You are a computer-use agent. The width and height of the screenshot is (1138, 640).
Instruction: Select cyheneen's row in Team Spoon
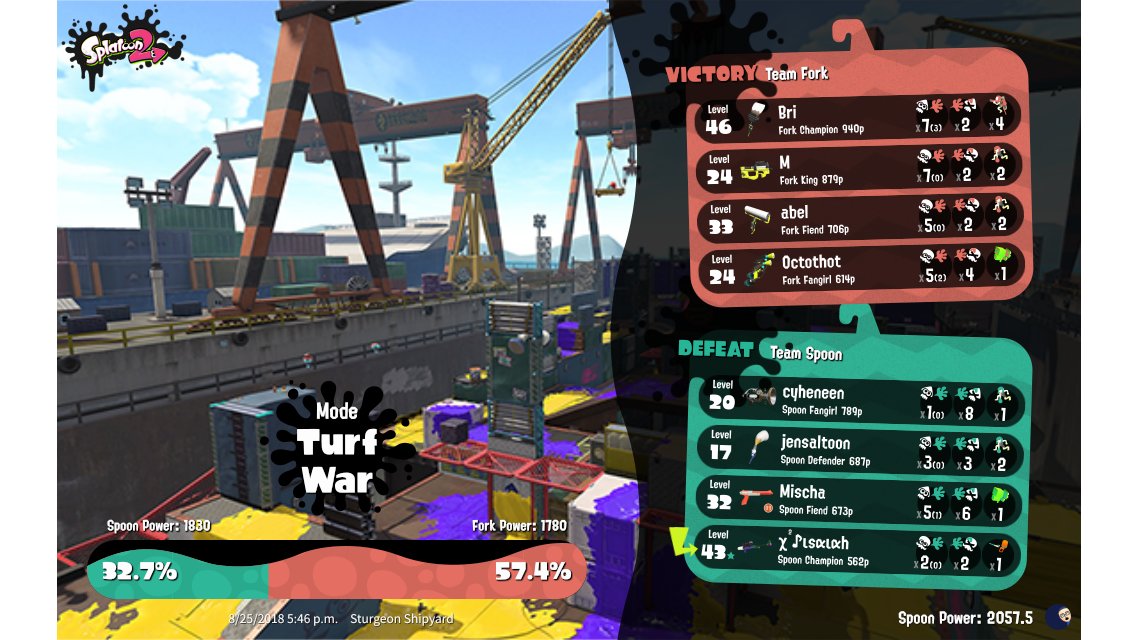pyautogui.click(x=858, y=400)
